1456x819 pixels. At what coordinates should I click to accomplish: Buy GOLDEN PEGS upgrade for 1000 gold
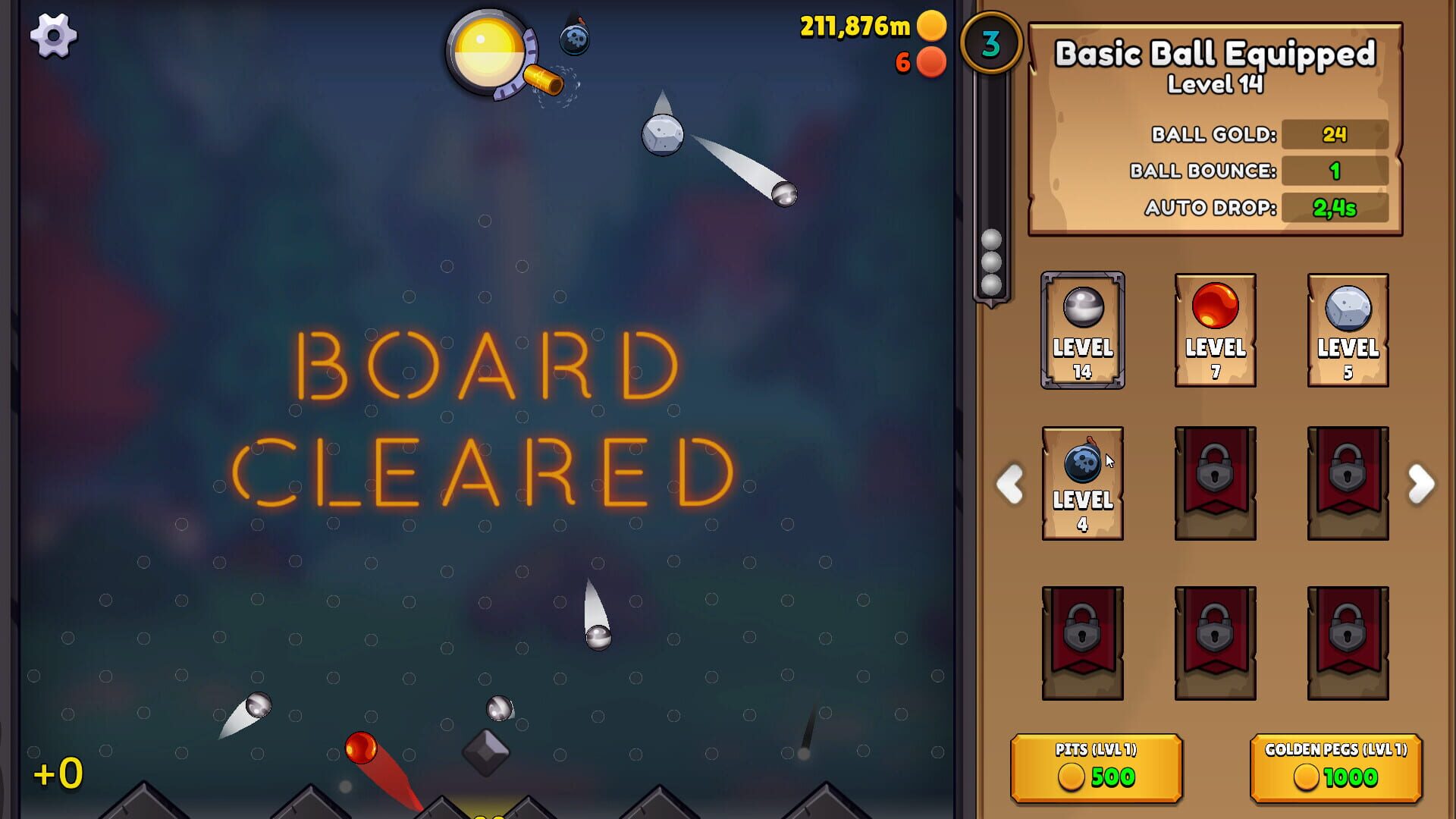click(x=1335, y=767)
